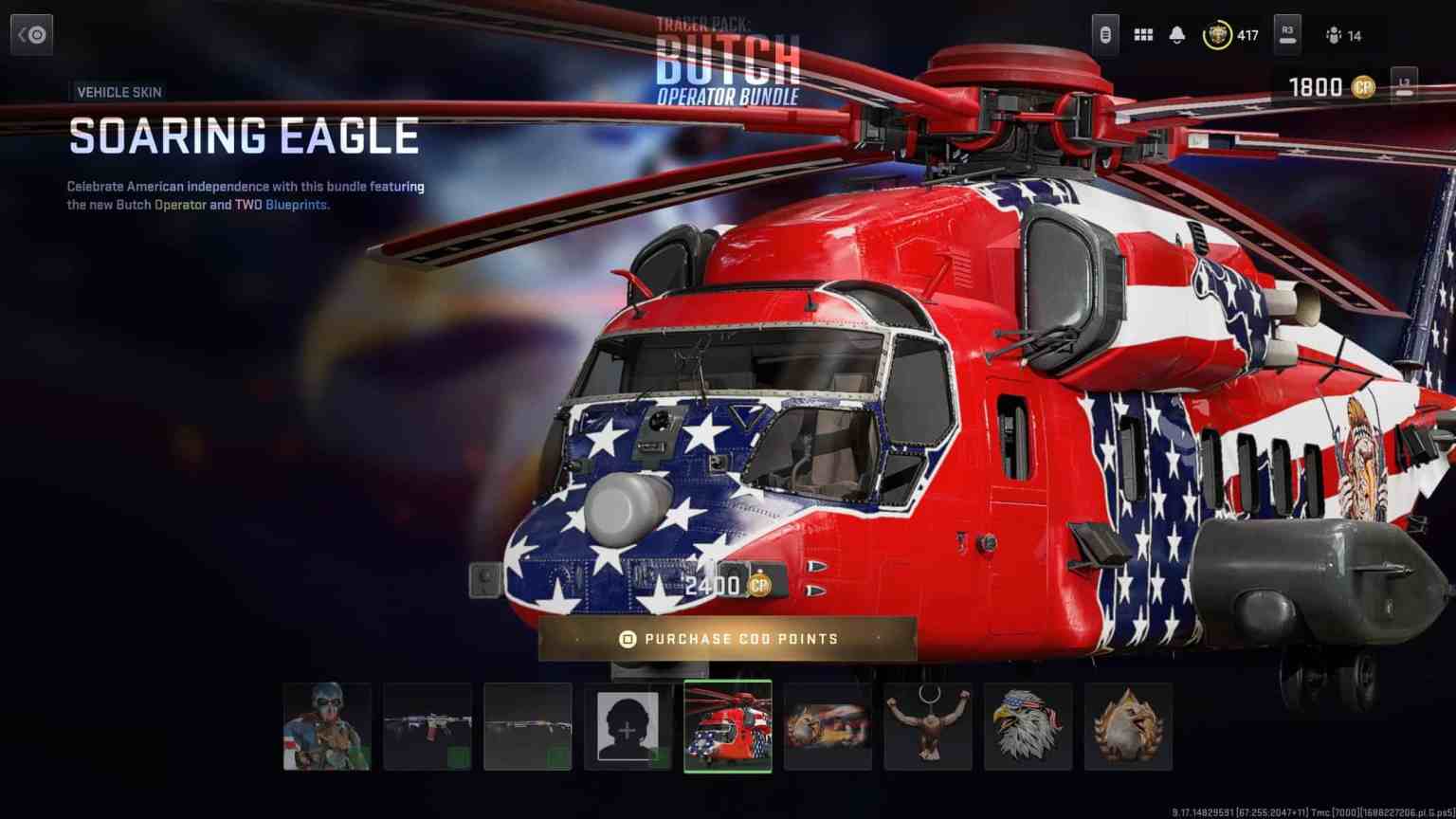Screen dimensions: 1456x819
Task: Select the first weapon blueprint thumbnail
Action: coord(428,727)
